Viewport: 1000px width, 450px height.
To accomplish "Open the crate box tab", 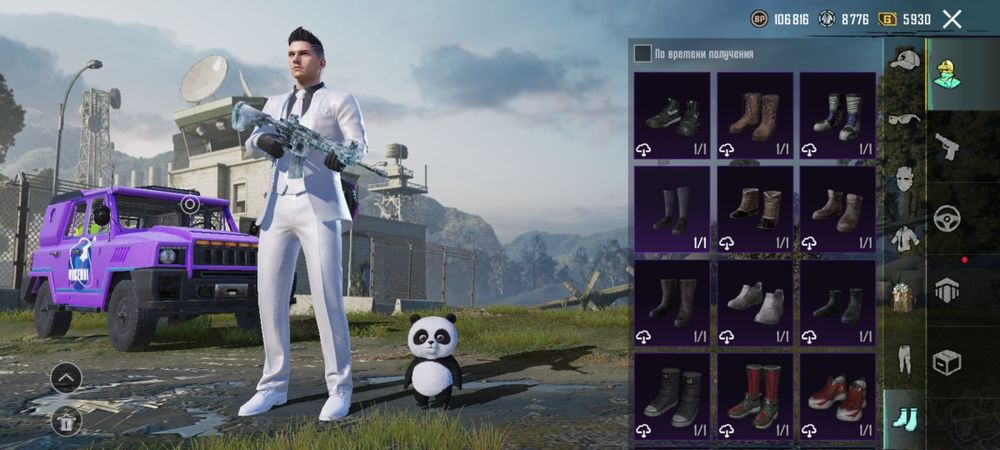I will pos(947,362).
